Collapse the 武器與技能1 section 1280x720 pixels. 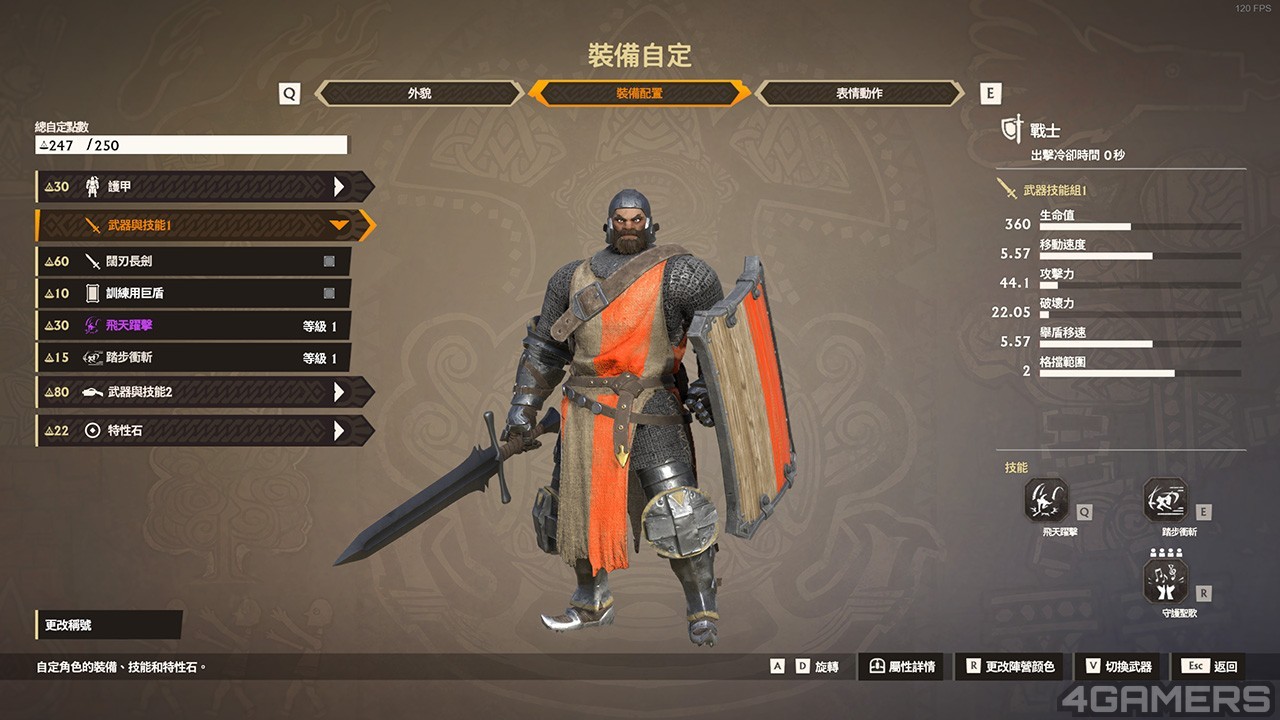pos(205,225)
